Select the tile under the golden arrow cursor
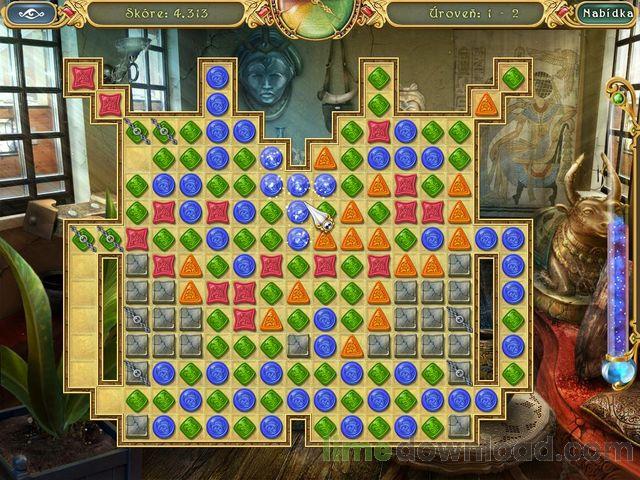The width and height of the screenshot is (640, 480). [299, 211]
